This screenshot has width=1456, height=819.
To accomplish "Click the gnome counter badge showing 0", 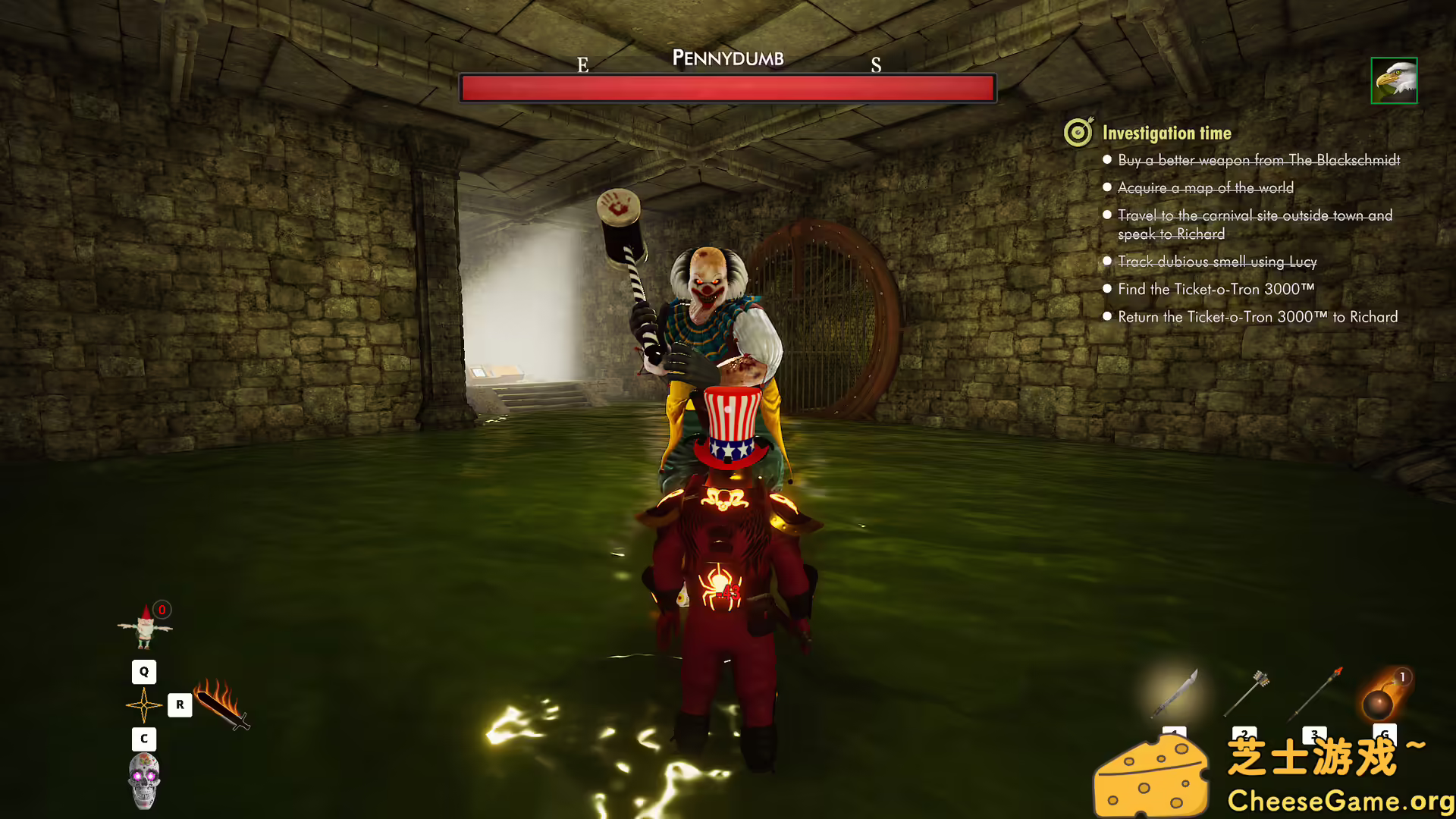I will (162, 610).
